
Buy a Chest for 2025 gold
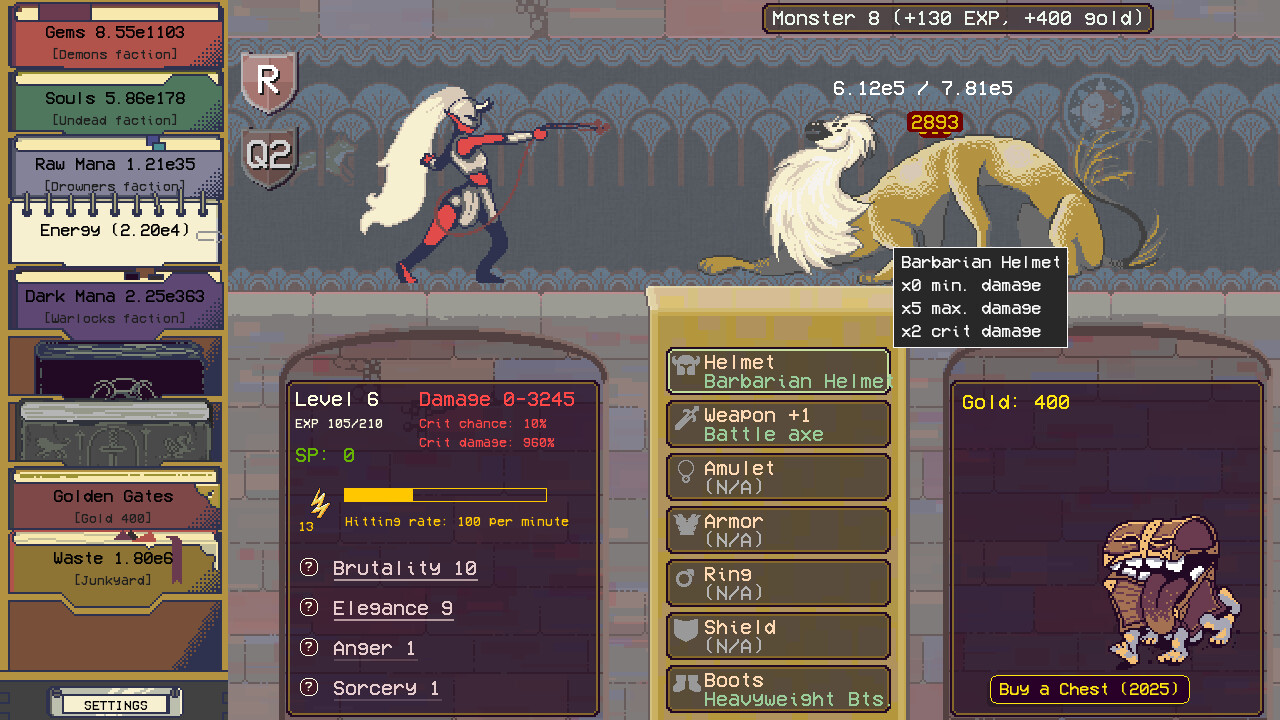[1088, 689]
